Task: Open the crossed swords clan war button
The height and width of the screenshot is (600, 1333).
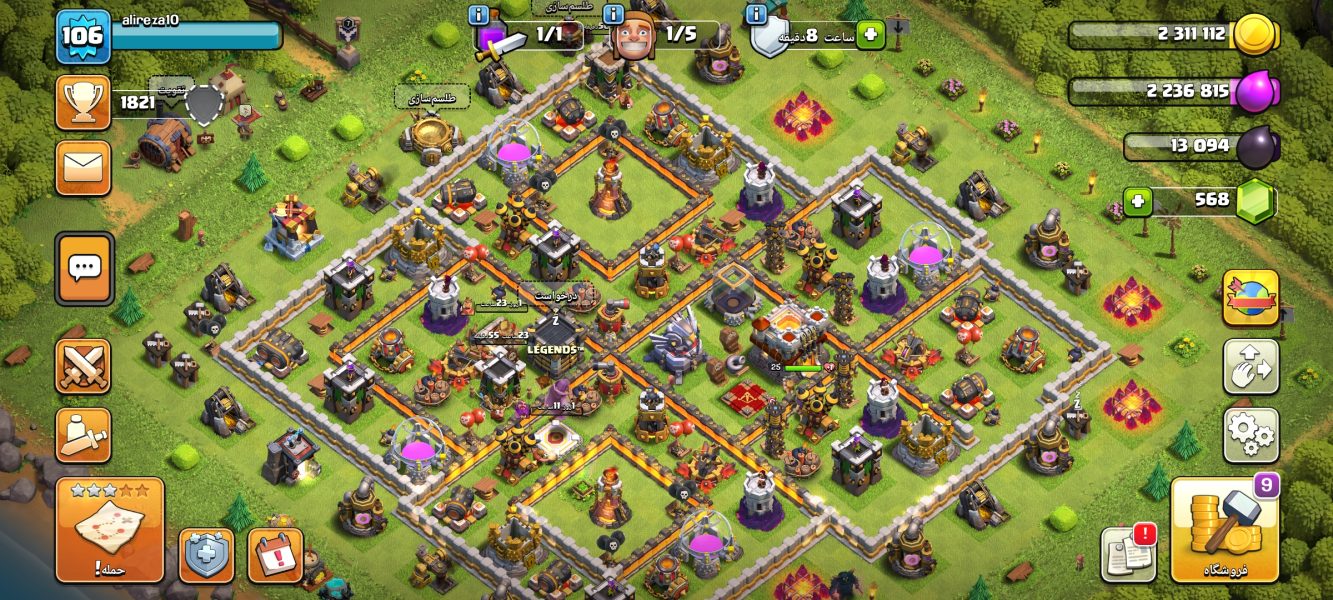Action: [x=83, y=366]
